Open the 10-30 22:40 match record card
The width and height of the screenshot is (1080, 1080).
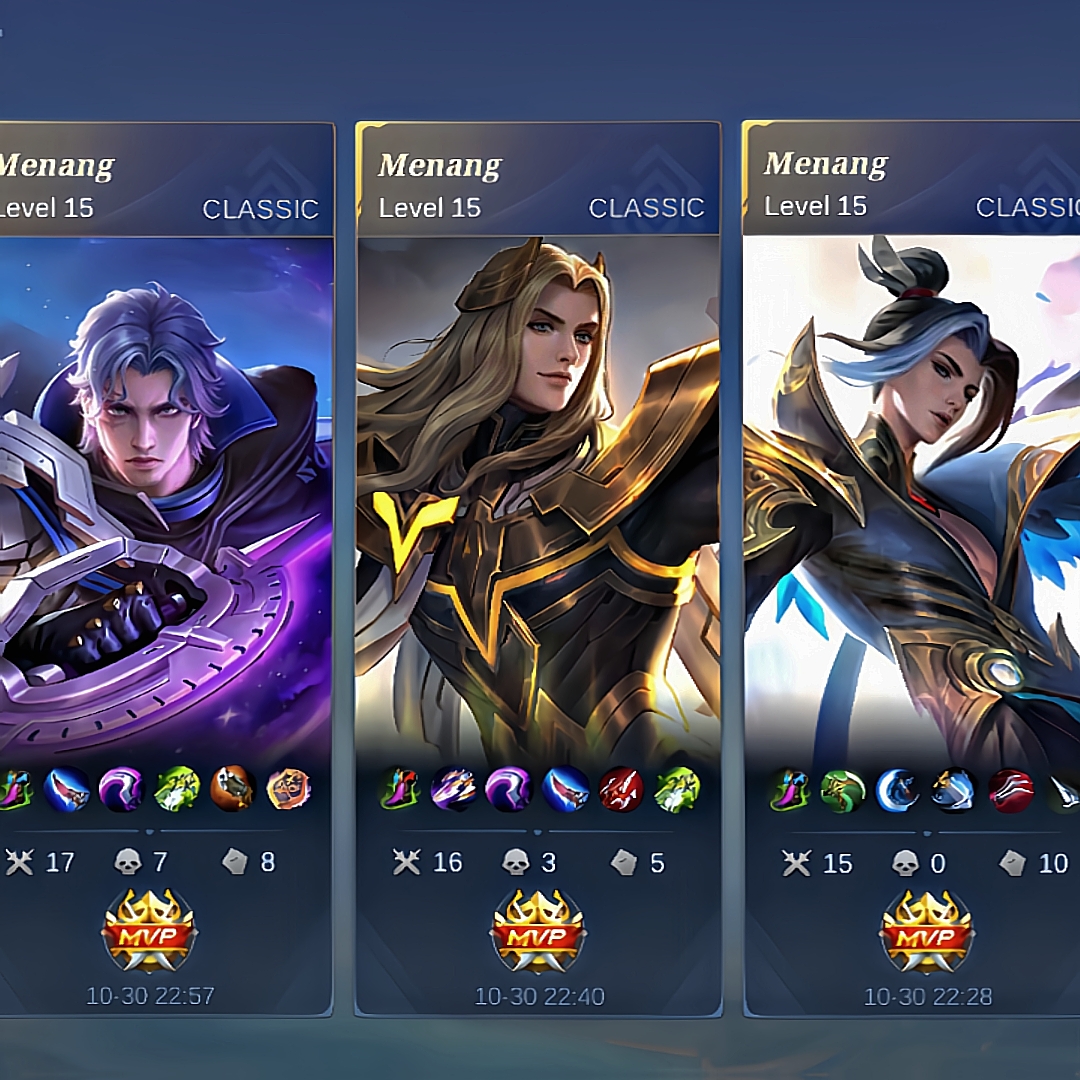tap(538, 500)
